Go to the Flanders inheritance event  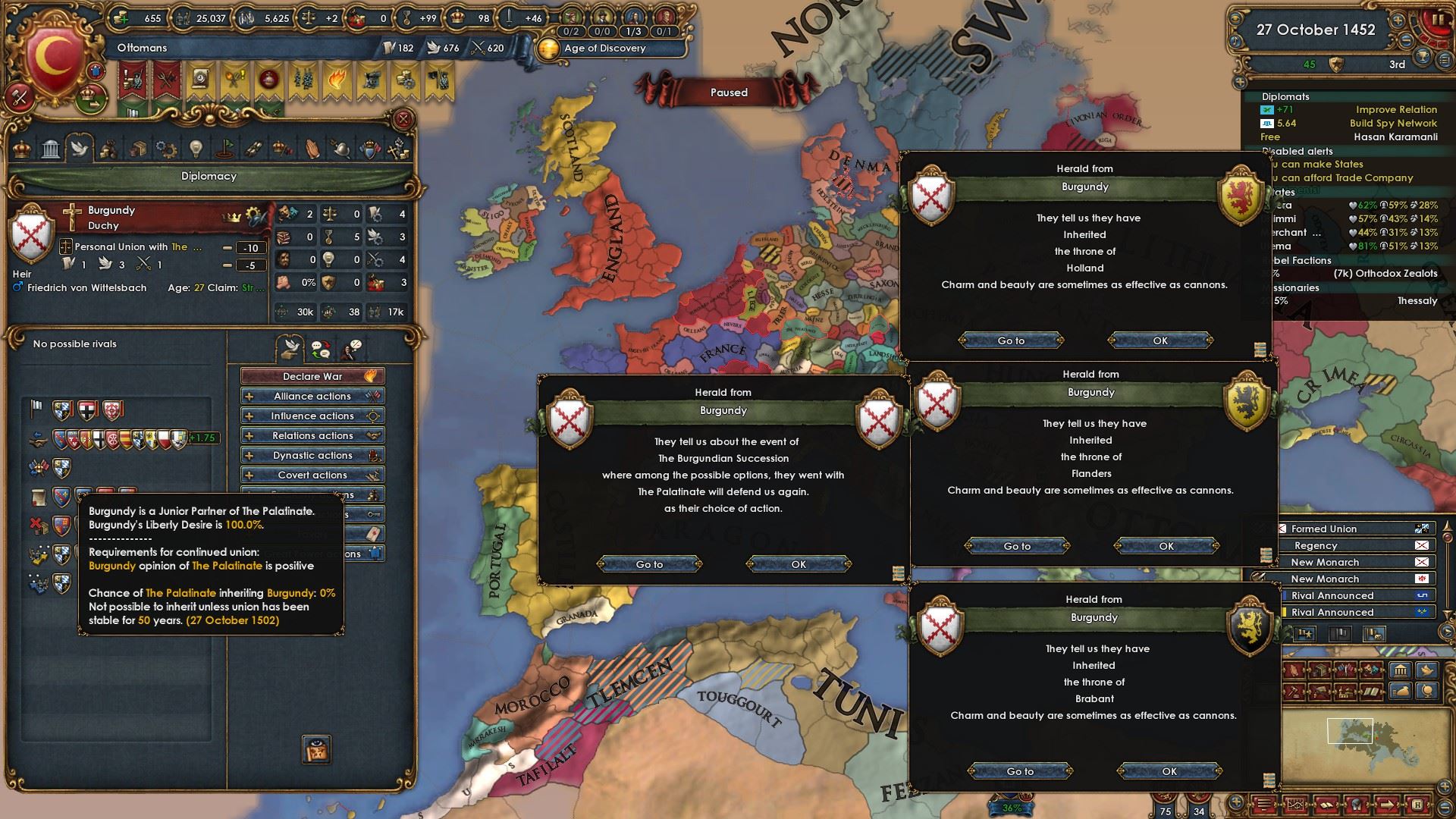click(1017, 546)
